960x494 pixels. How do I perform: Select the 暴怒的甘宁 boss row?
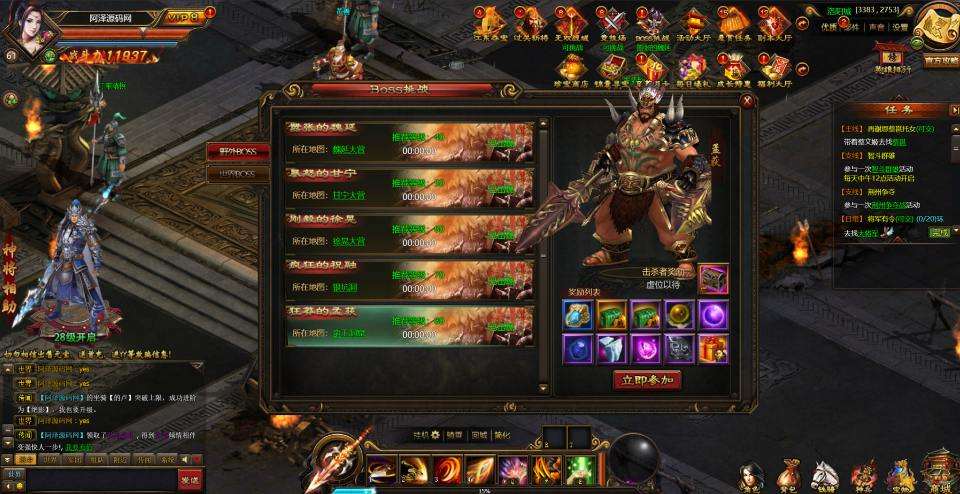410,187
